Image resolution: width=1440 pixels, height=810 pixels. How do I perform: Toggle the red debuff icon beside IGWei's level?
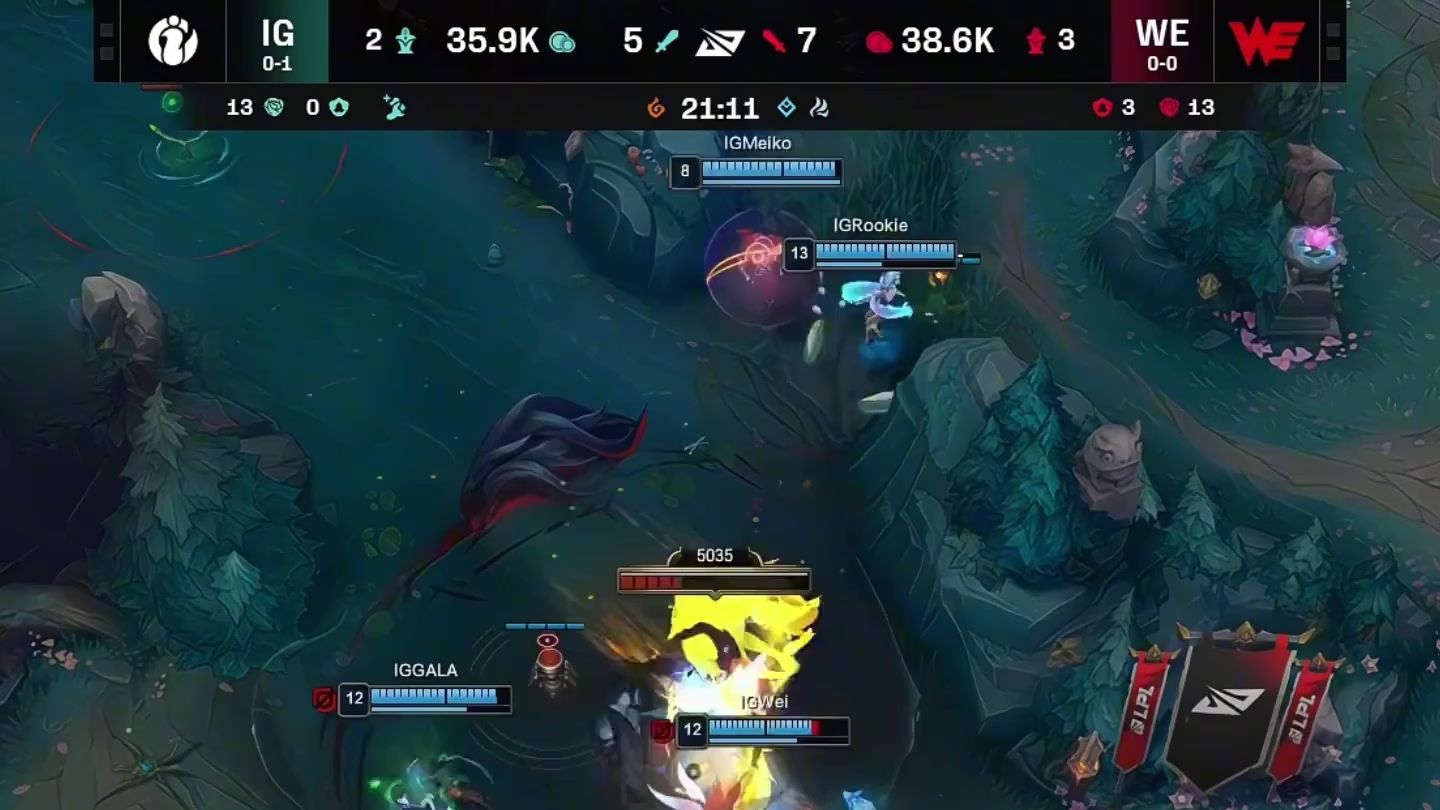click(663, 732)
